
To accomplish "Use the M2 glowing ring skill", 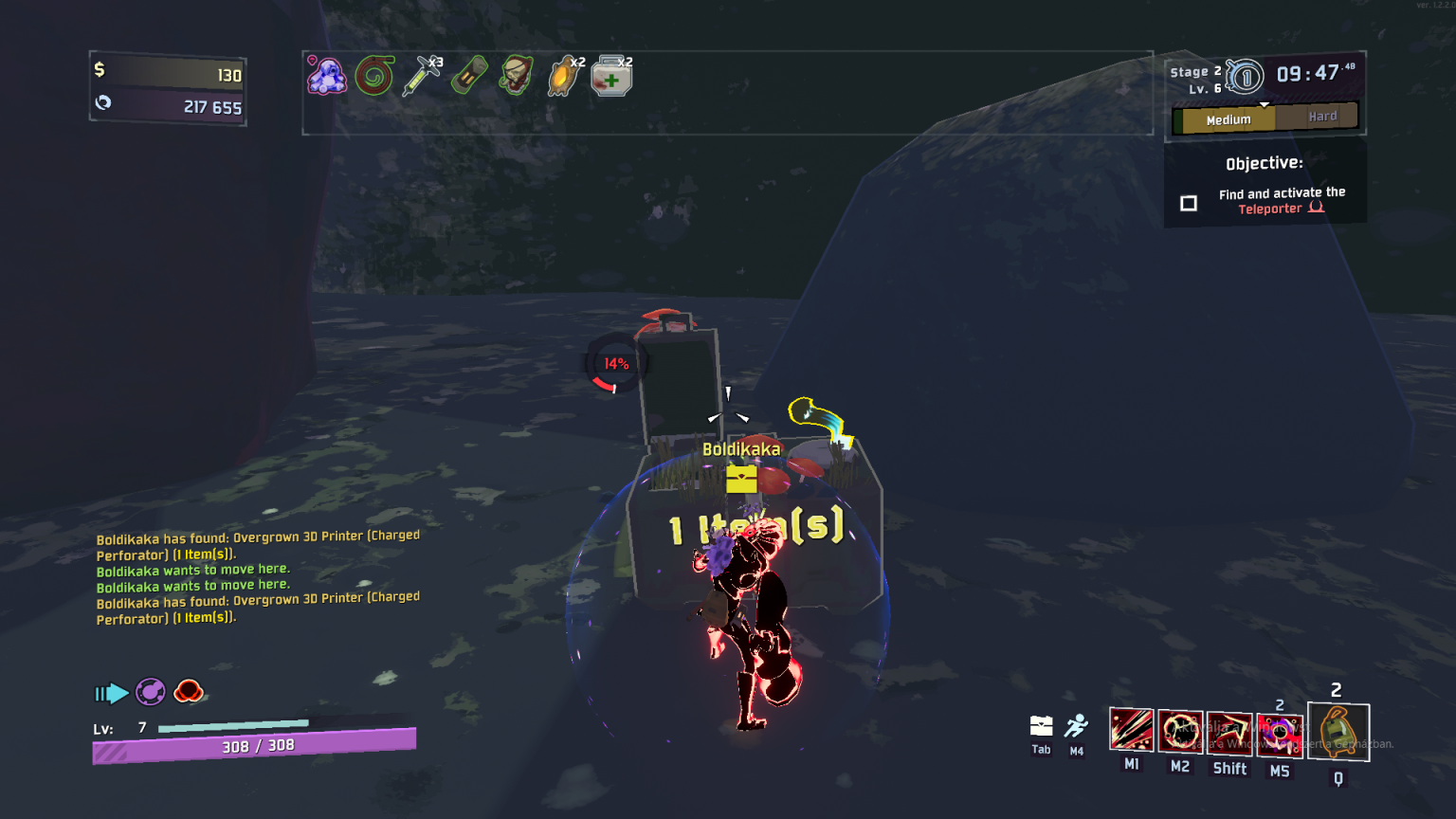I will 1180,731.
